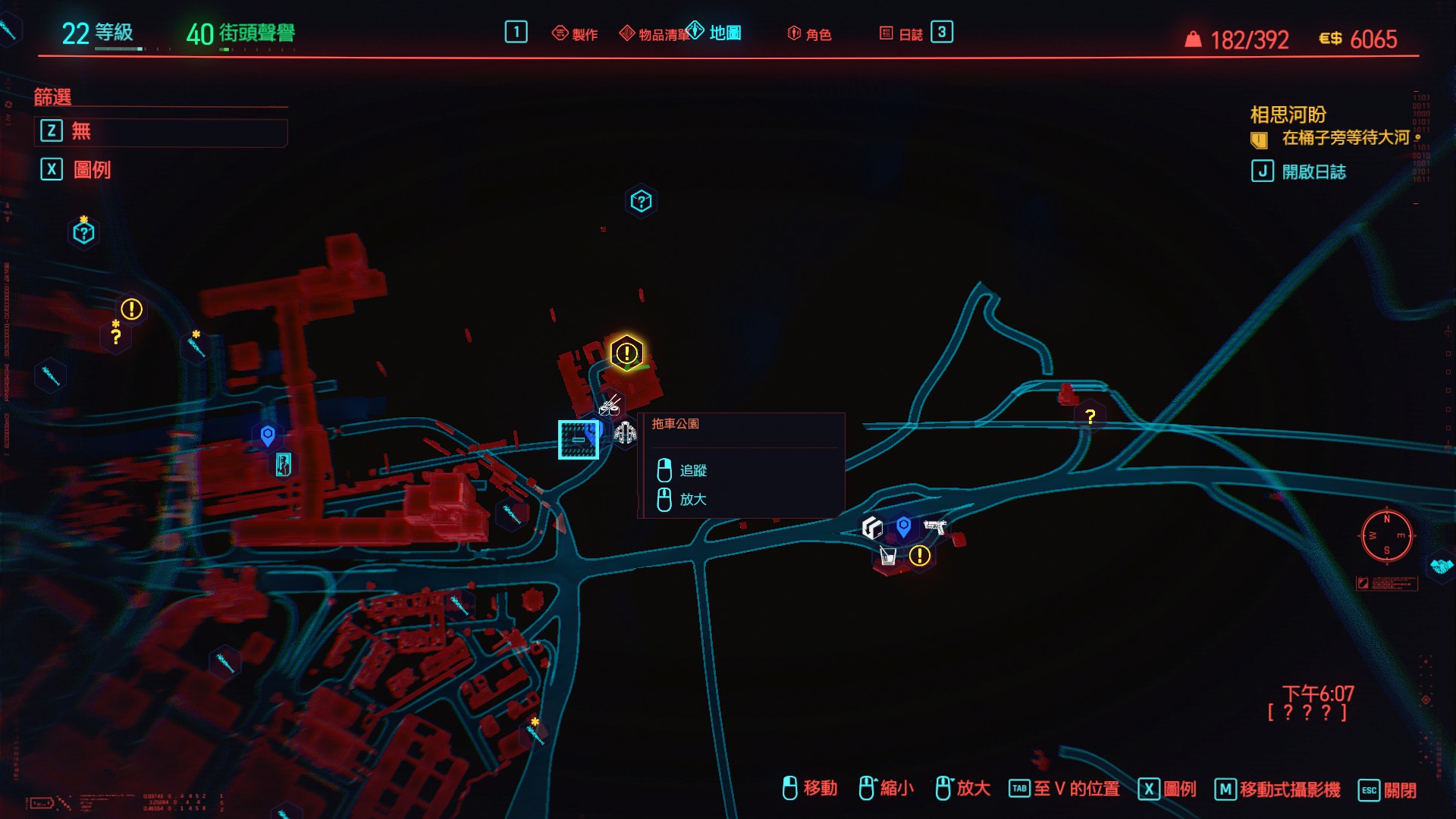Select the ripperdoc marker beside the 拖車公園 tooltip
Viewport: 1456px width, 819px height.
click(x=625, y=433)
